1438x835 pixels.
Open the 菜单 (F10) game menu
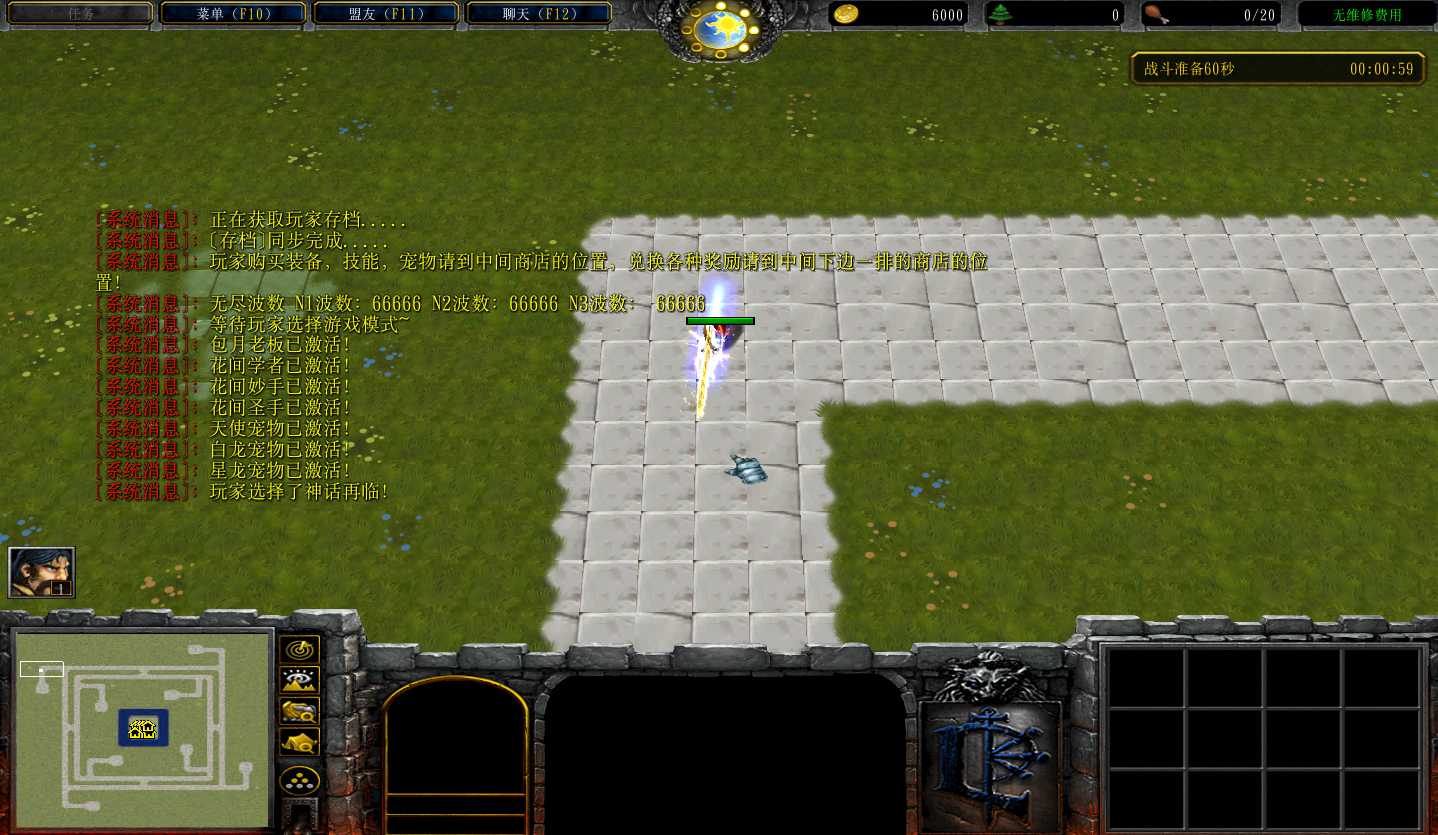232,12
